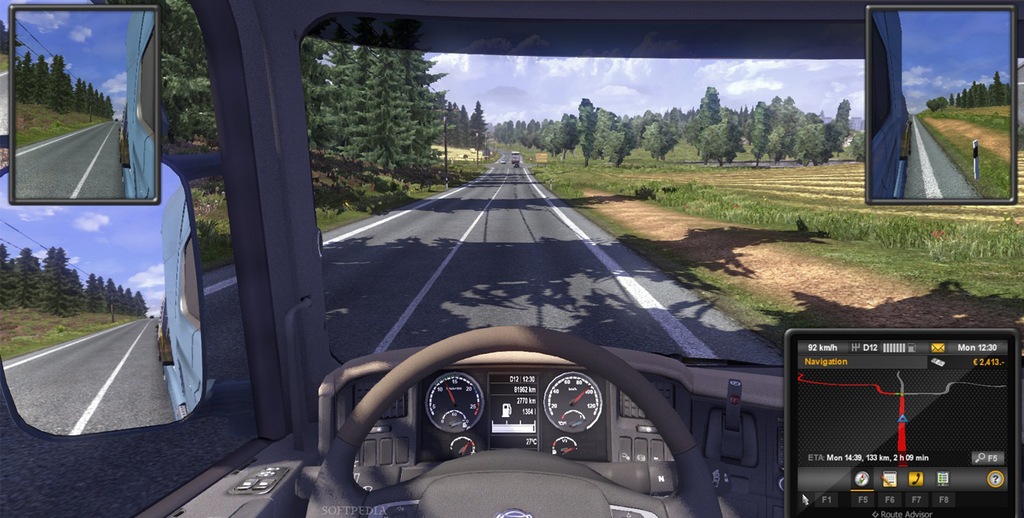The width and height of the screenshot is (1024, 518).
Task: Switch to the job notepad tab
Action: coord(889,479)
